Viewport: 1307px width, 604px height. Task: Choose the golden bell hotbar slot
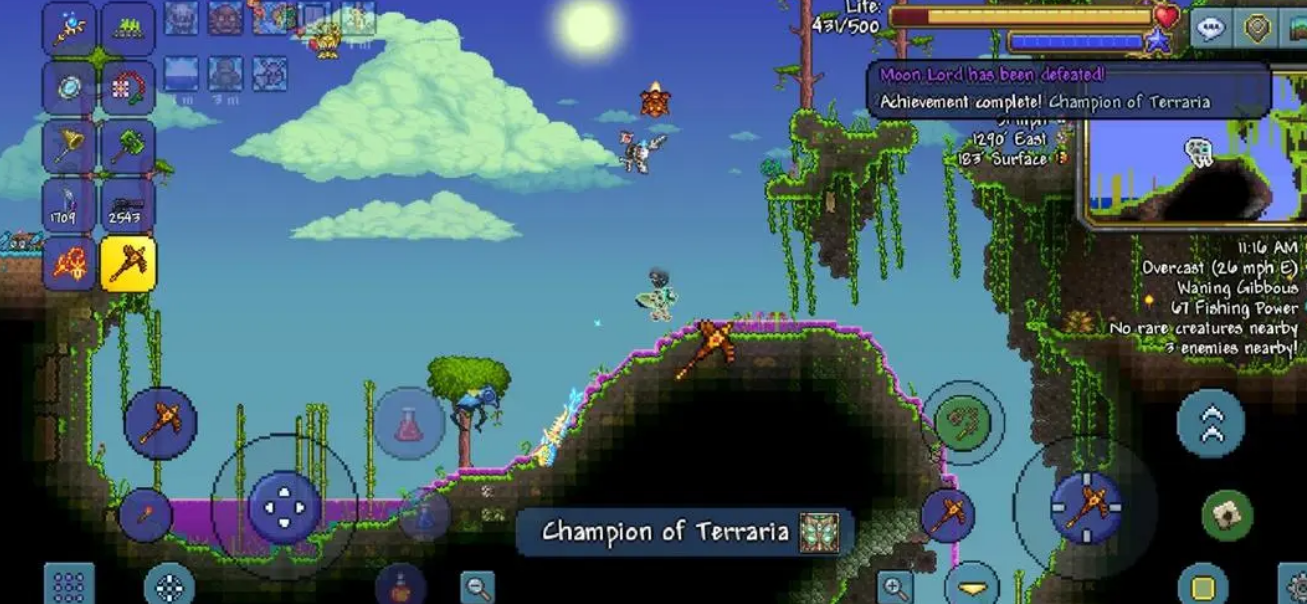pos(69,147)
